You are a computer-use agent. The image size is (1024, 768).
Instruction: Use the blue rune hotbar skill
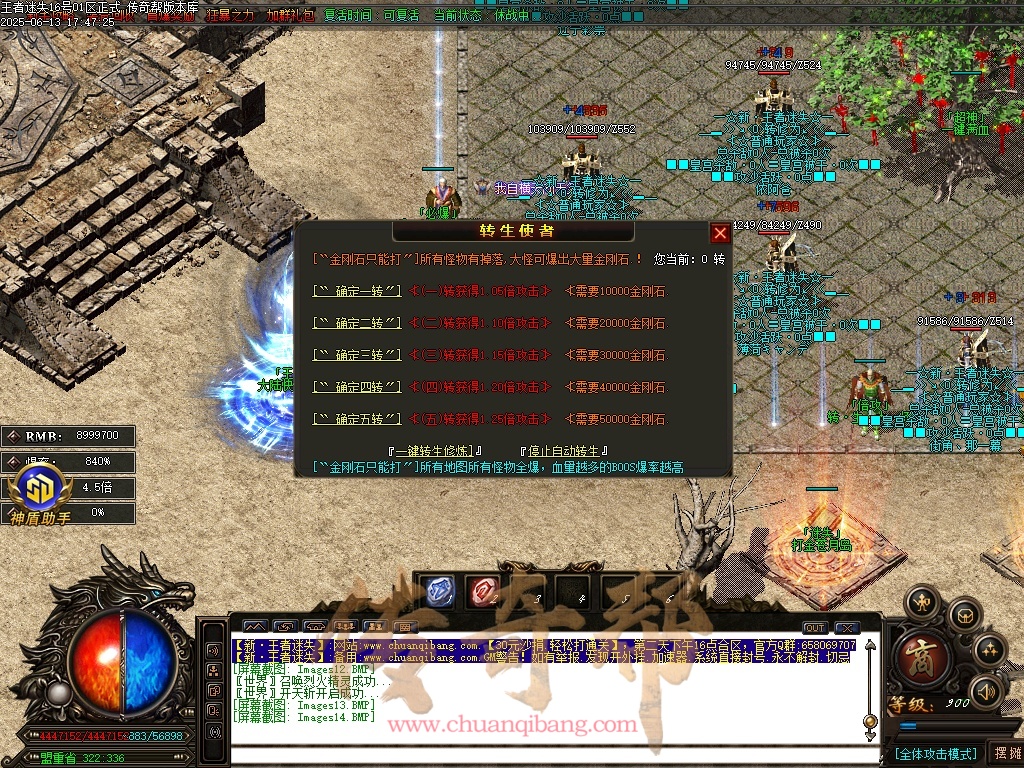click(437, 591)
